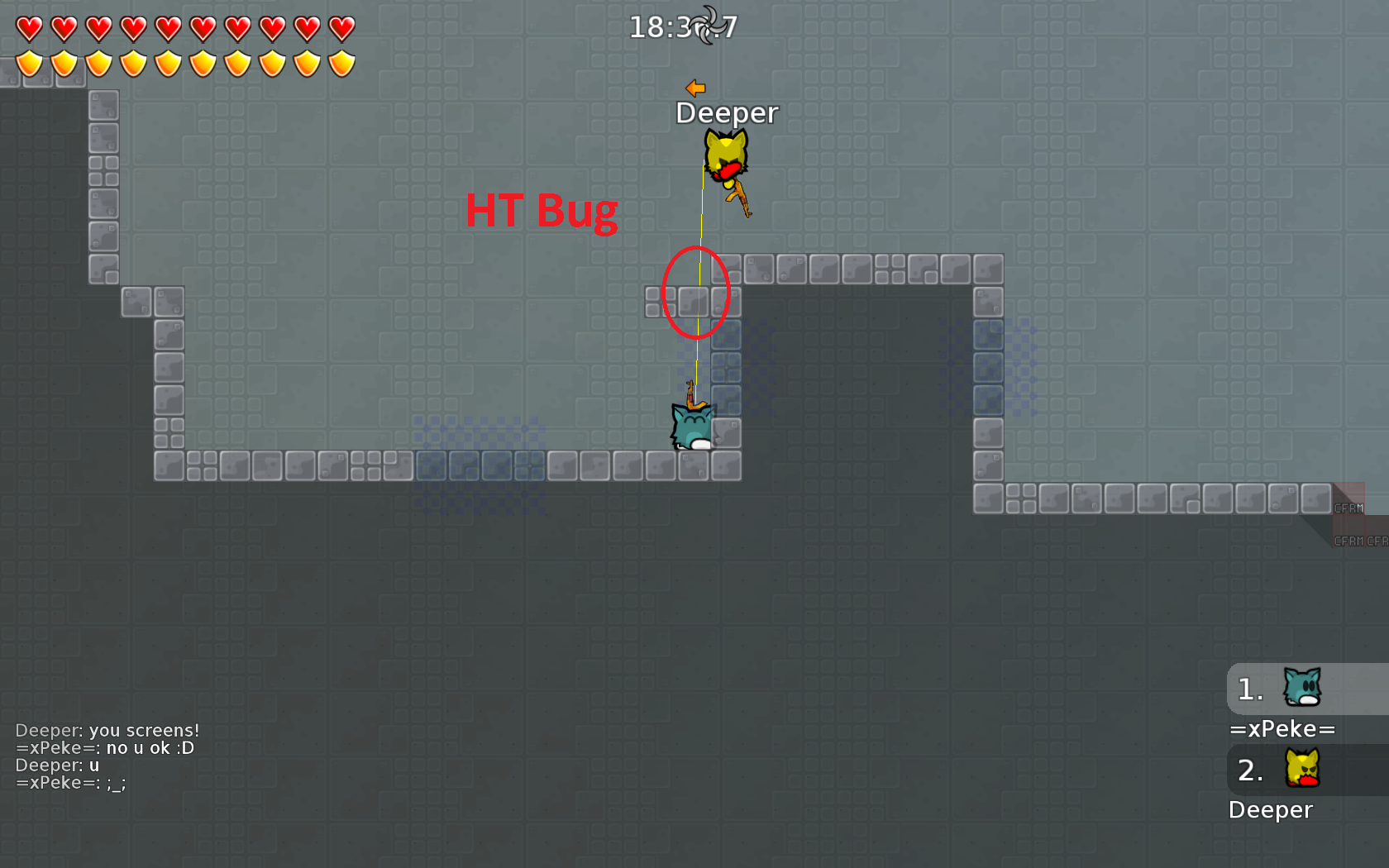The width and height of the screenshot is (1389, 868).
Task: Click the fifth shield icon from the left
Action: click(x=168, y=62)
